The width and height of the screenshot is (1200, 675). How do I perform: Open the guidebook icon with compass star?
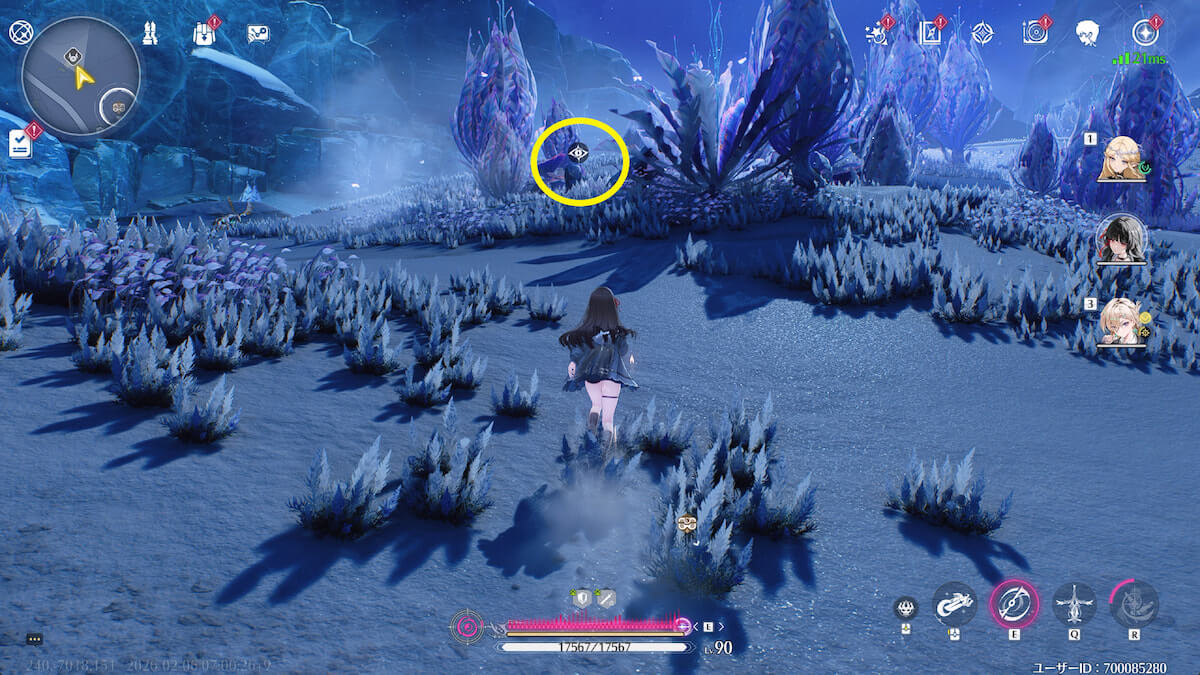[930, 33]
